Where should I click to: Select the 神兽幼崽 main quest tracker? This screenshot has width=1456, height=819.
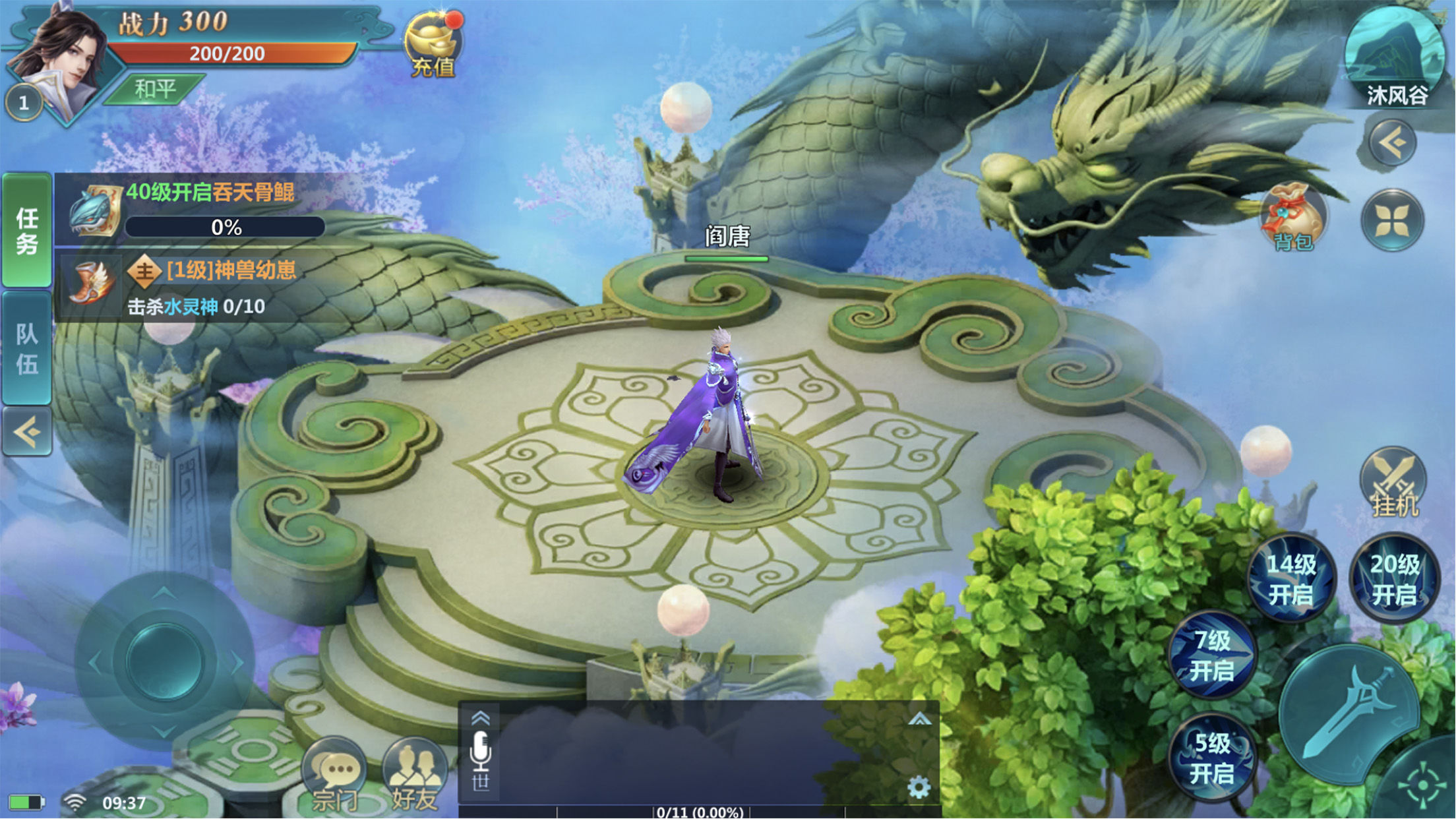(198, 288)
